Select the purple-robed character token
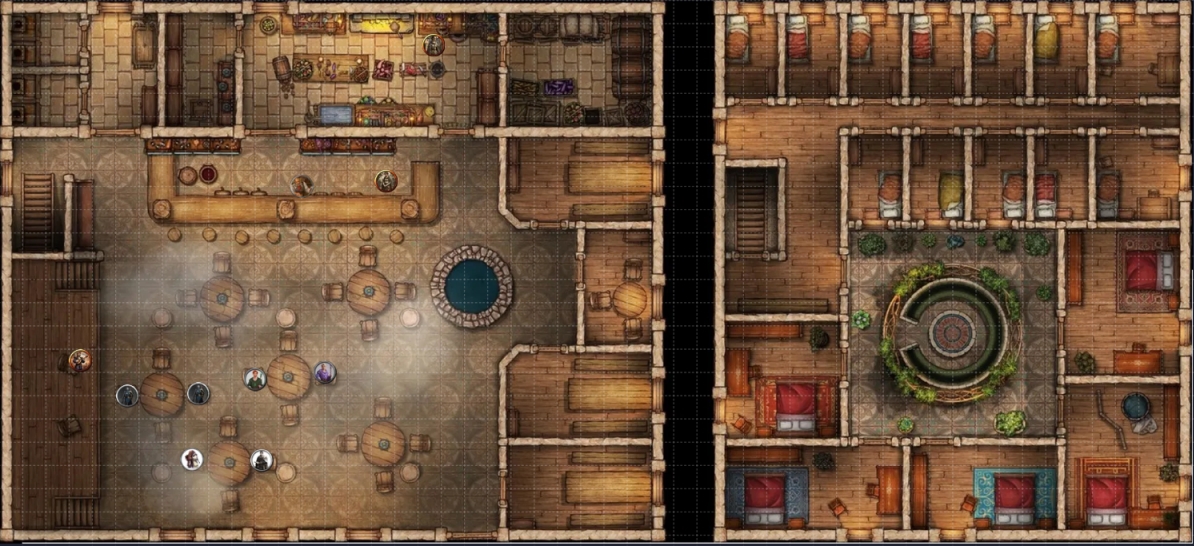The width and height of the screenshot is (1194, 546). 324,373
